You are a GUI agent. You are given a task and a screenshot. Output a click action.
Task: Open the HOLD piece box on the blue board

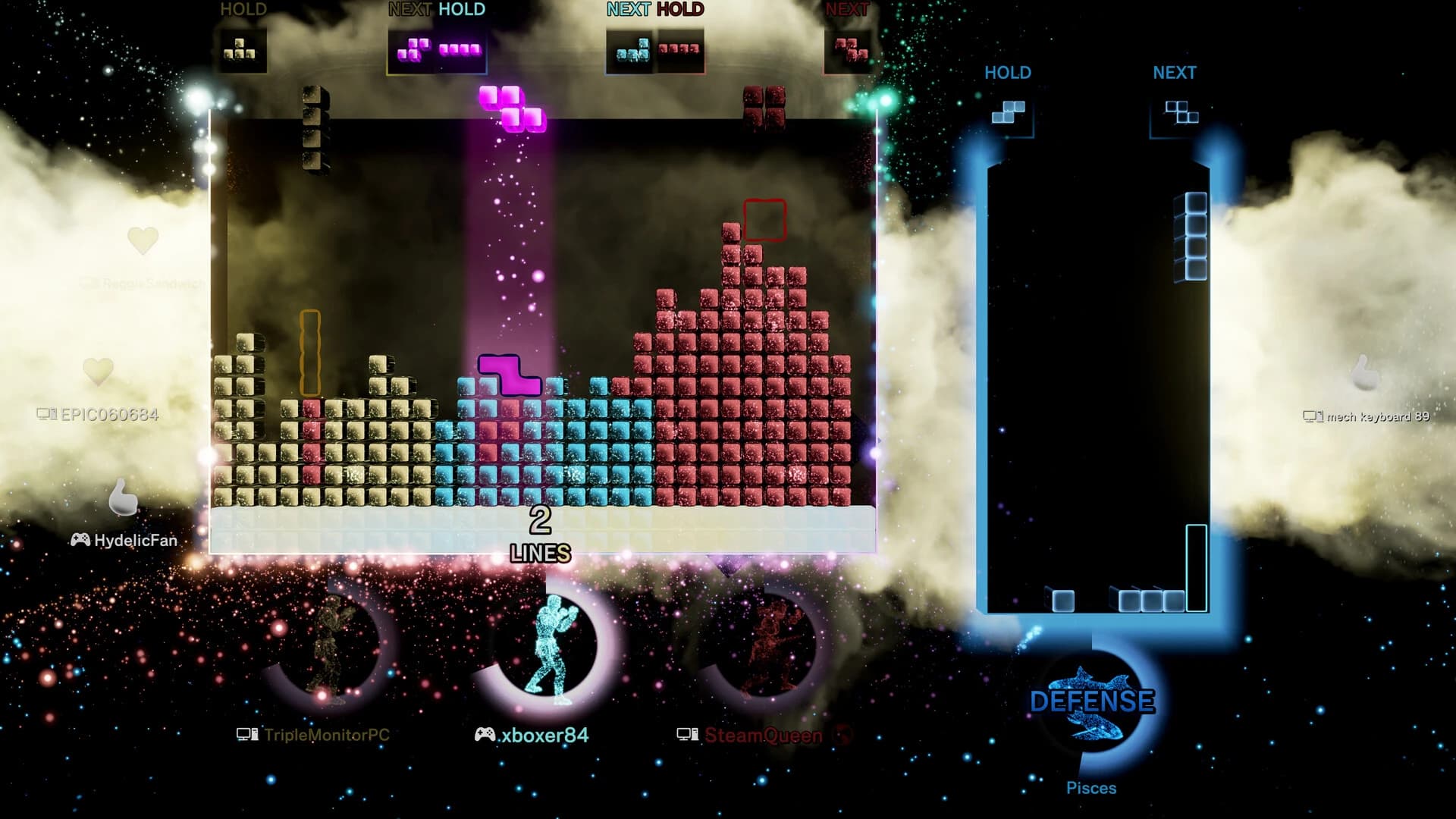[x=1009, y=114]
